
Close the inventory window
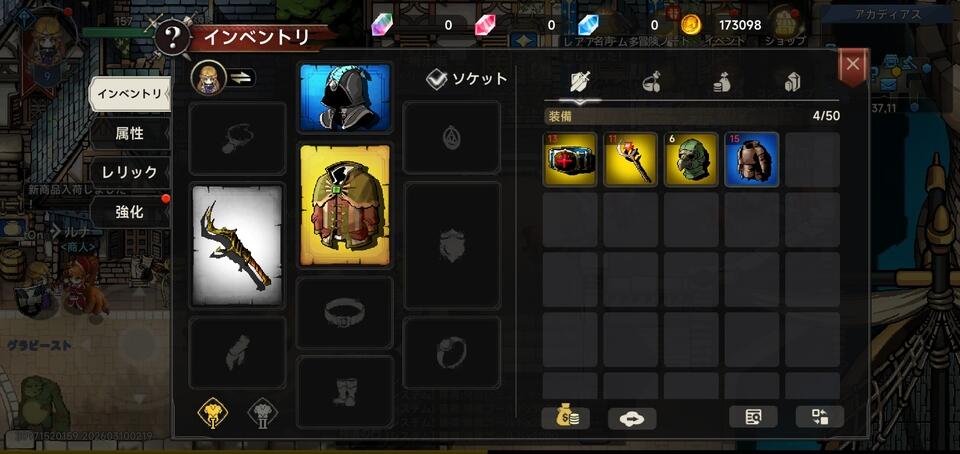coord(852,66)
